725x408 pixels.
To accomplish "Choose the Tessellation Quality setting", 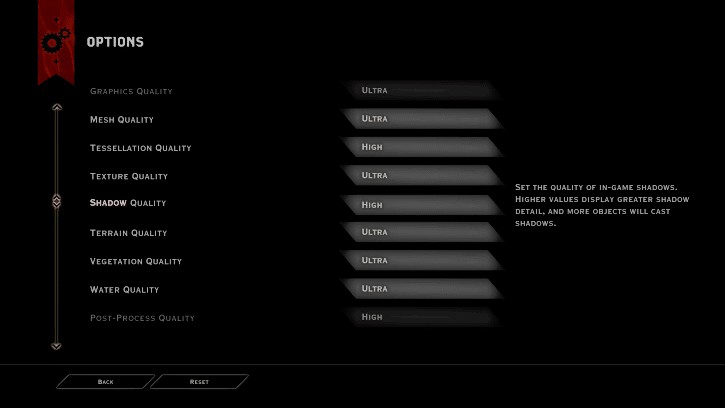I will coord(140,148).
